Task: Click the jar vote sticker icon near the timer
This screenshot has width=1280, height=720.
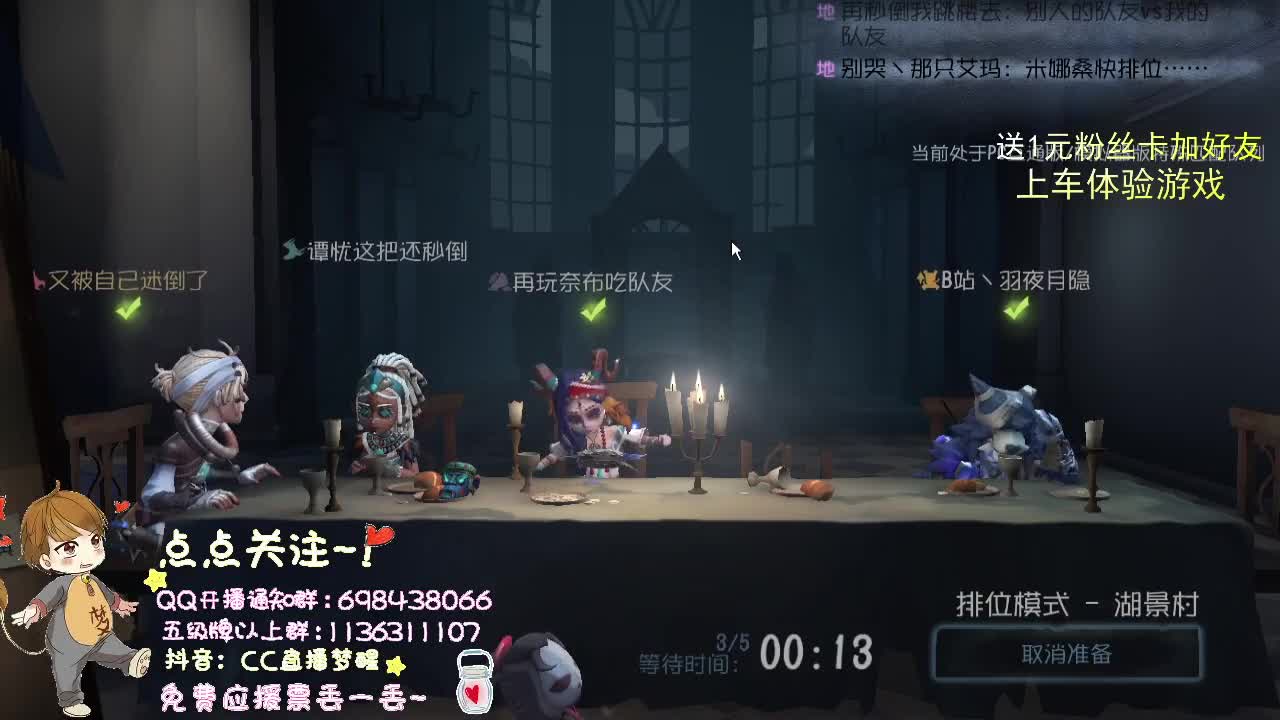Action: tap(473, 680)
